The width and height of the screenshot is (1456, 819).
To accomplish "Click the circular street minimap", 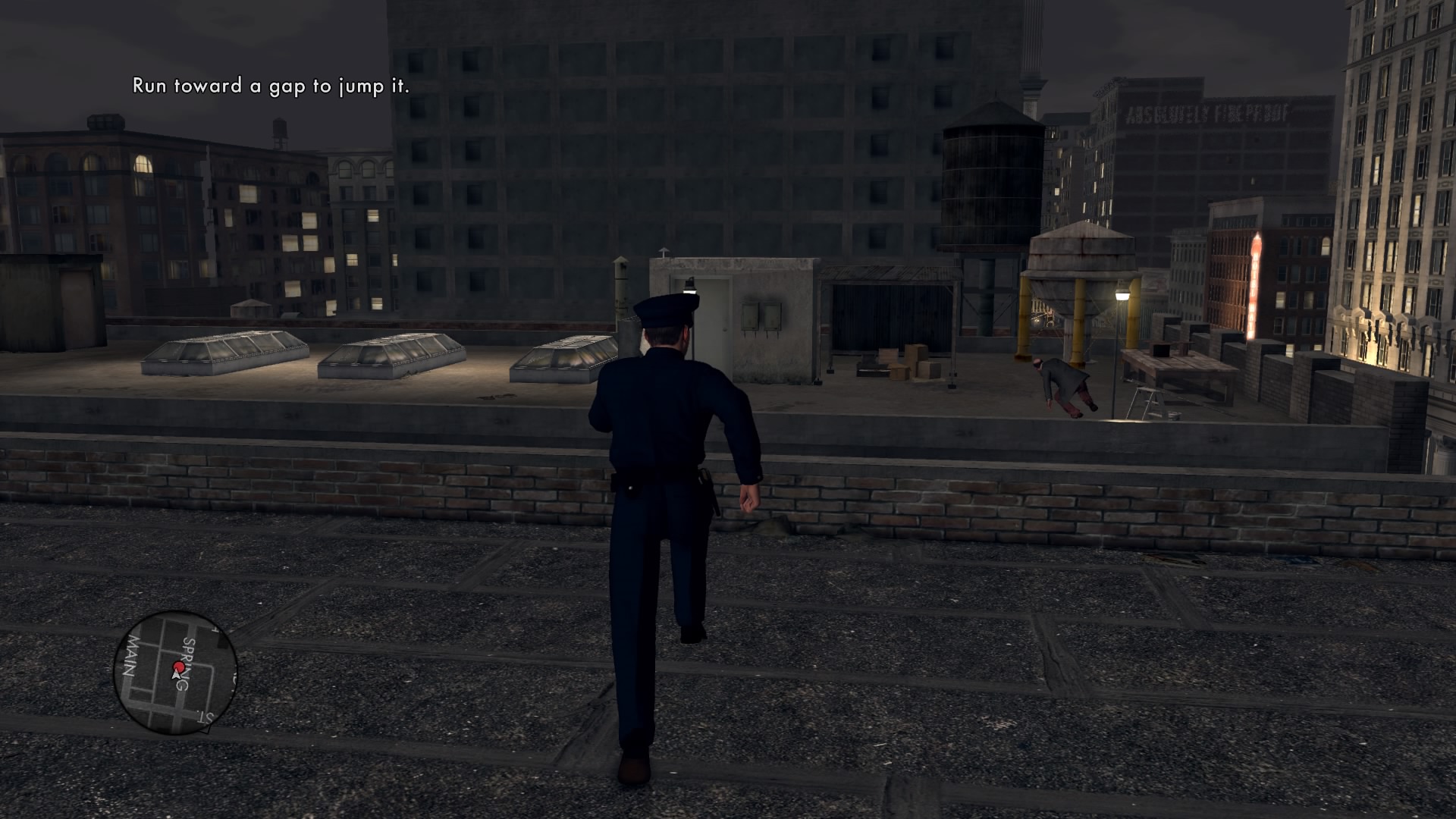I will pyautogui.click(x=175, y=672).
